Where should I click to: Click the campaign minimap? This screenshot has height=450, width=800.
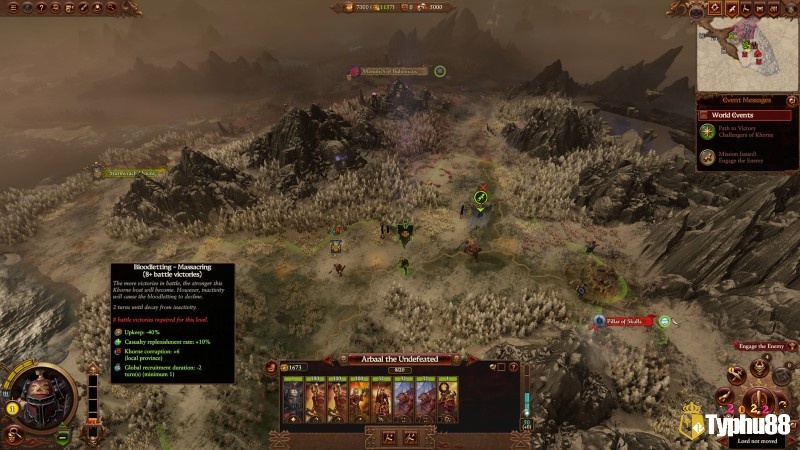[746, 50]
